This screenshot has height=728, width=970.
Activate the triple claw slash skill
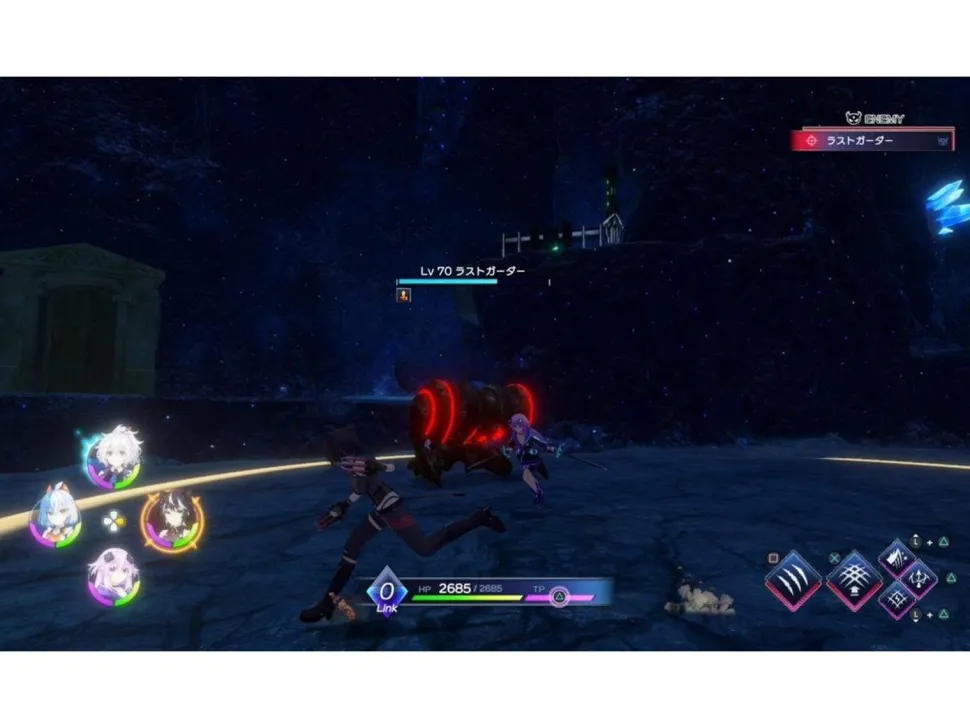(793, 579)
